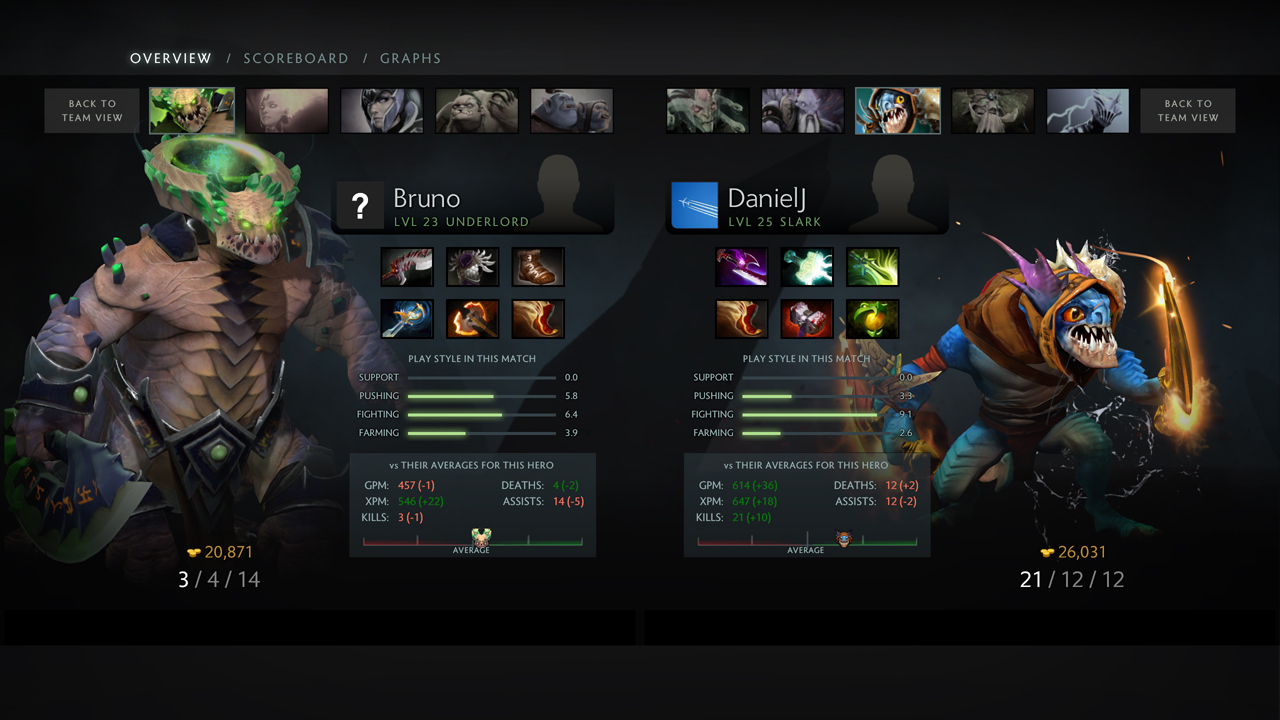This screenshot has height=720, width=1280.
Task: Click Bruno's brown Power Treads boot item
Action: coord(538,266)
